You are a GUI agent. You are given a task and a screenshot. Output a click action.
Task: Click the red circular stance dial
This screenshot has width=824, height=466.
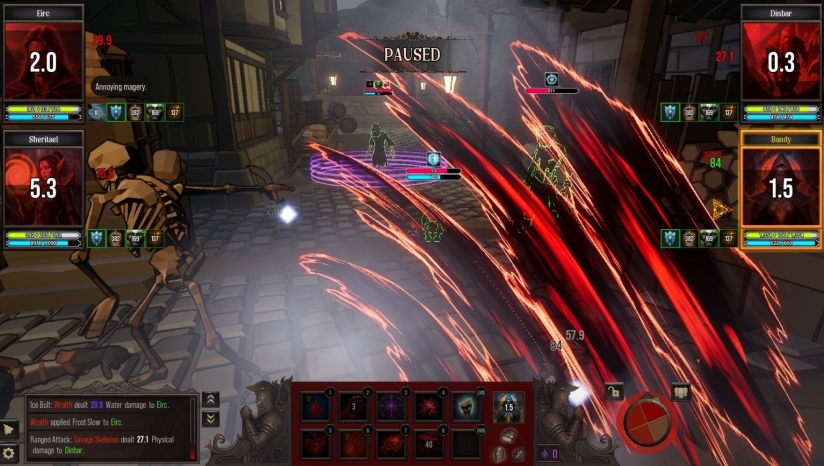point(646,421)
